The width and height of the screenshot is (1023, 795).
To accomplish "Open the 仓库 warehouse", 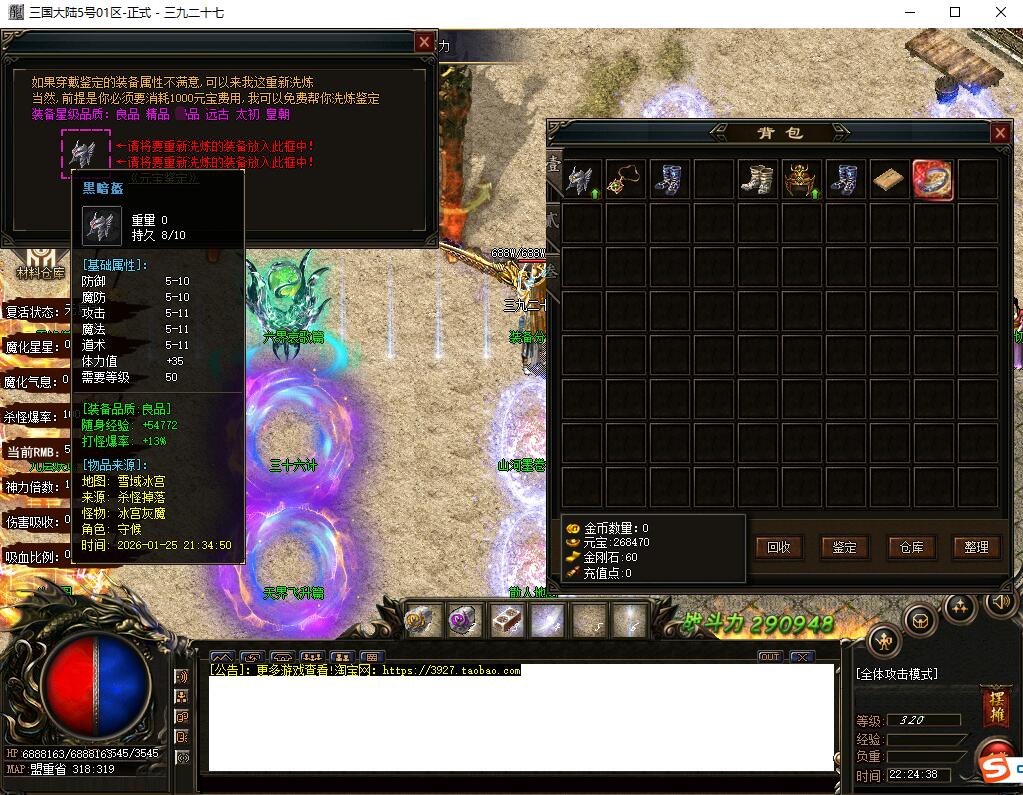I will click(x=911, y=547).
